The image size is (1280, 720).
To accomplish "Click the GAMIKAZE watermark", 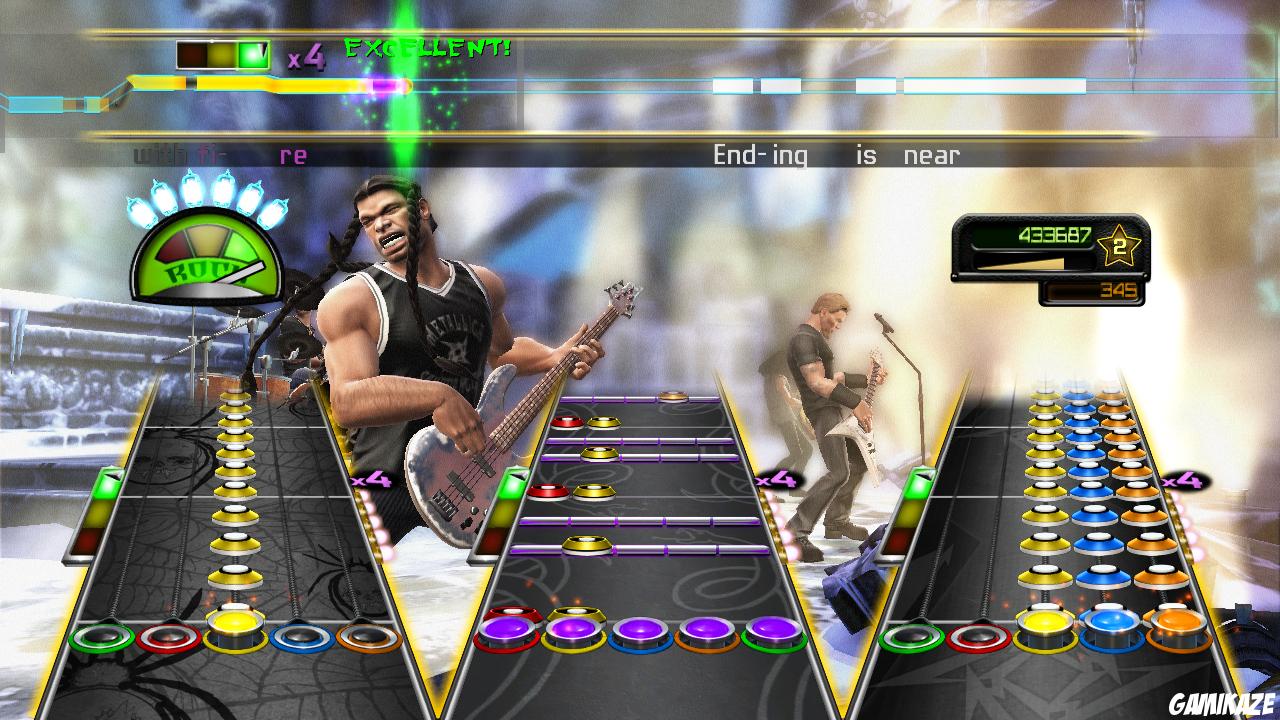I will [1222, 702].
